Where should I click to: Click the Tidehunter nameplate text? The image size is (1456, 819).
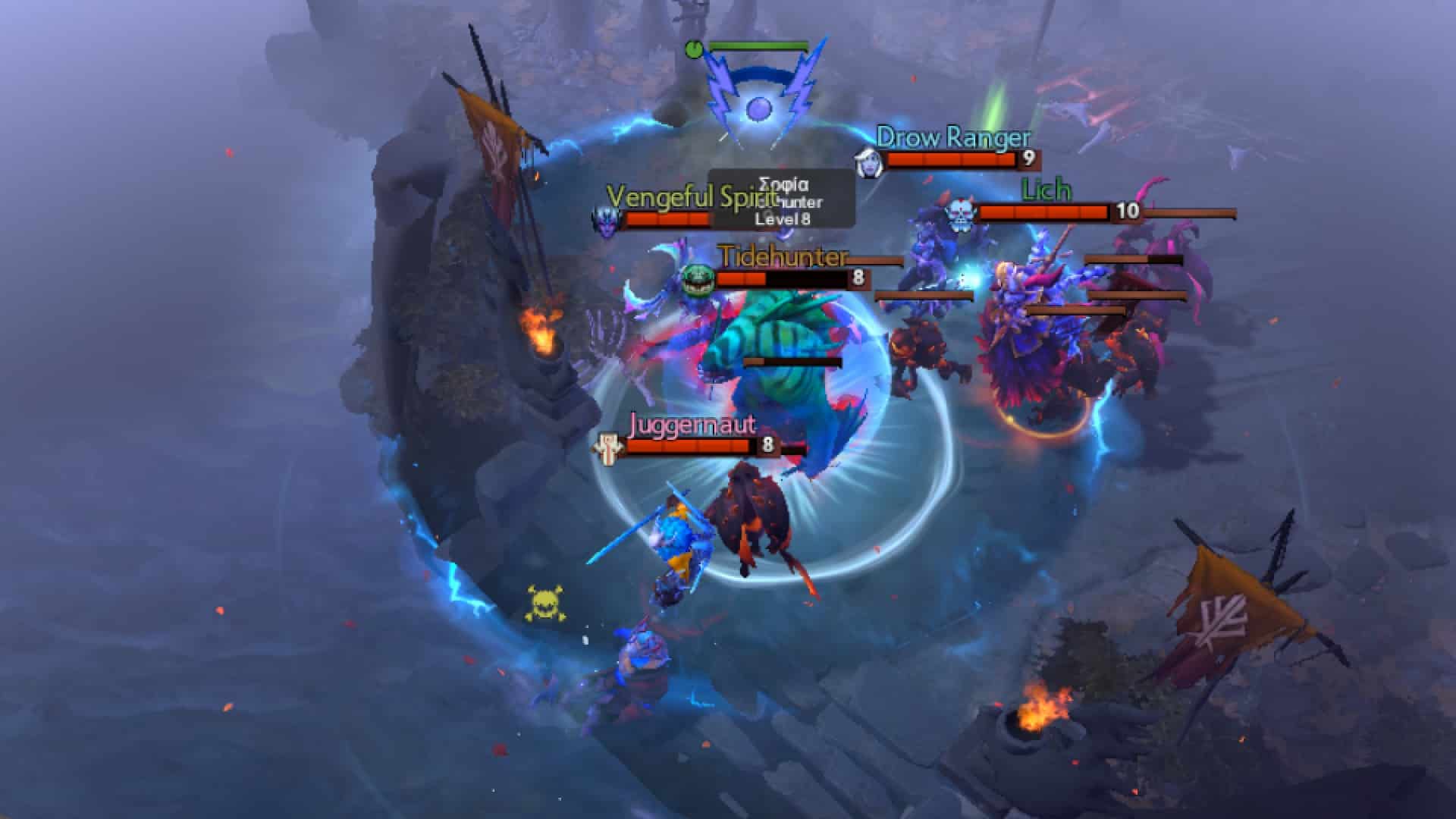click(x=781, y=259)
